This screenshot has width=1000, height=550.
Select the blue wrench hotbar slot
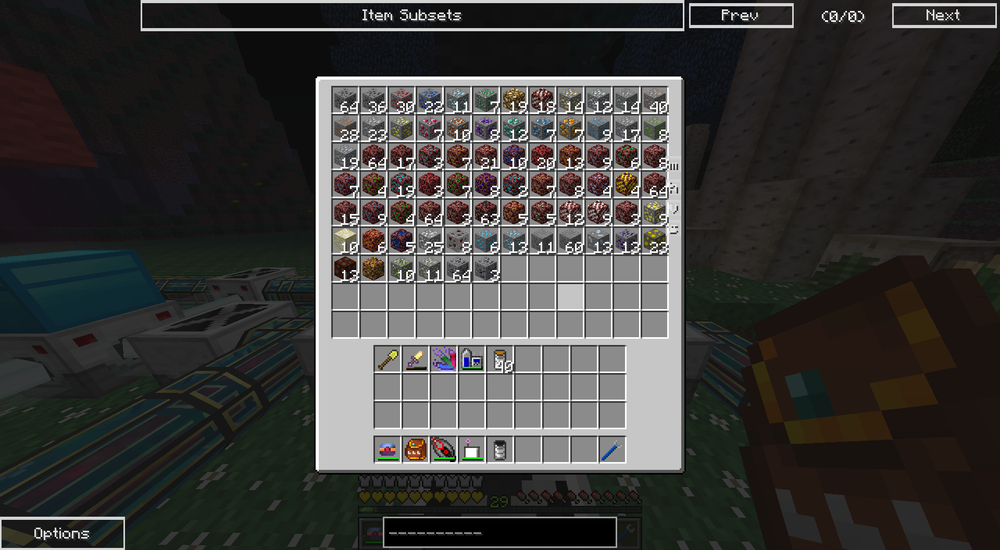pos(612,450)
